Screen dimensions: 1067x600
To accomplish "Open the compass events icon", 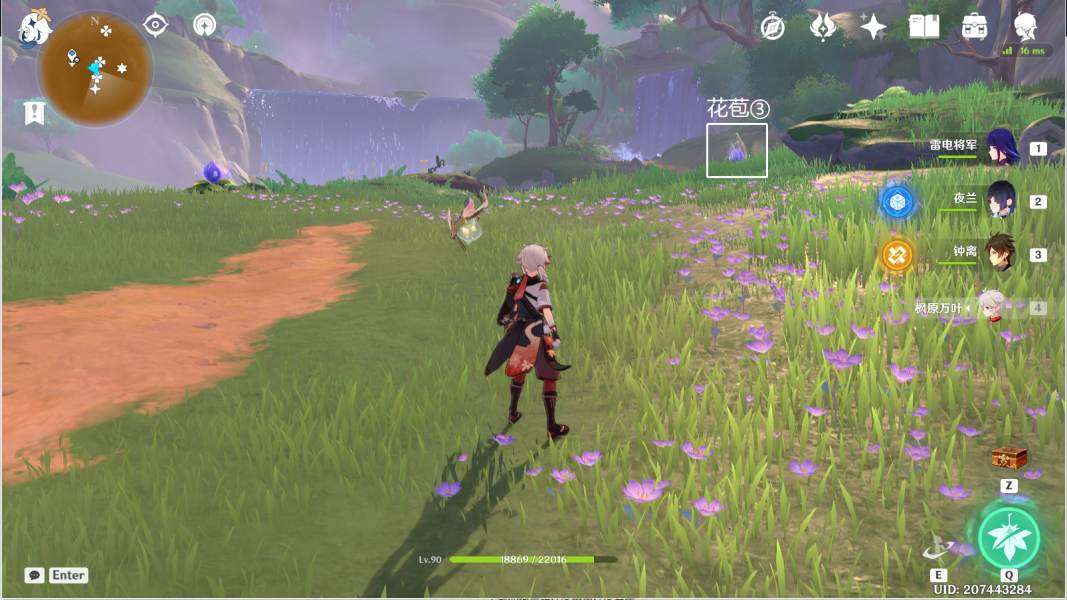I will tap(772, 27).
